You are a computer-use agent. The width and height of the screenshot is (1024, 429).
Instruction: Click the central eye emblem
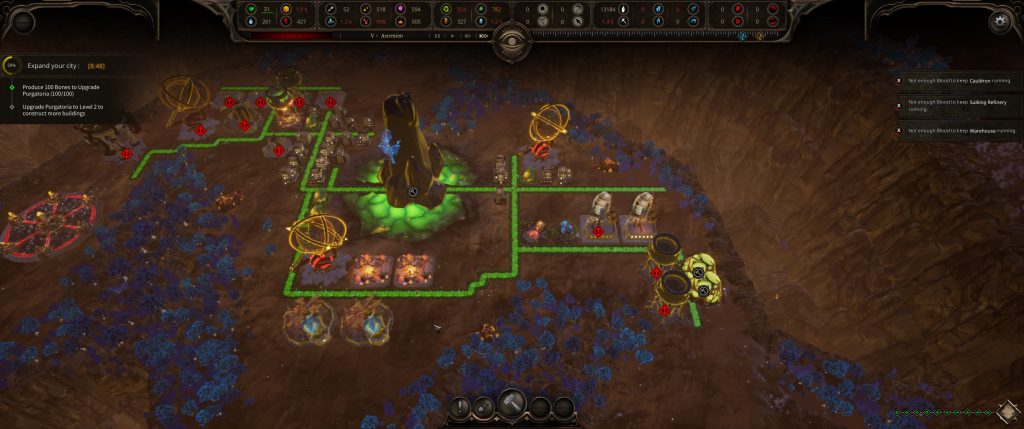(x=511, y=35)
